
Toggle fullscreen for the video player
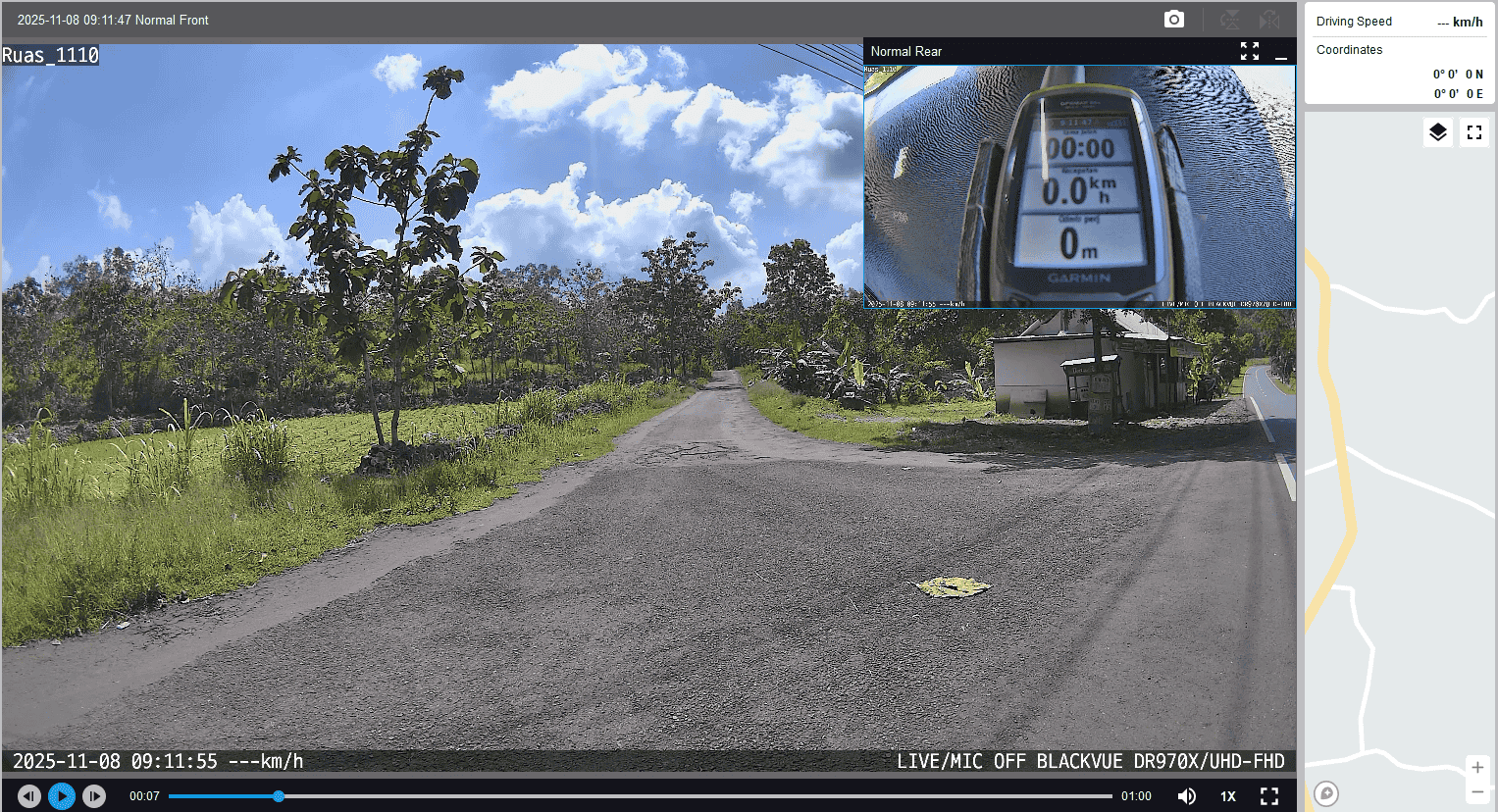(1269, 796)
